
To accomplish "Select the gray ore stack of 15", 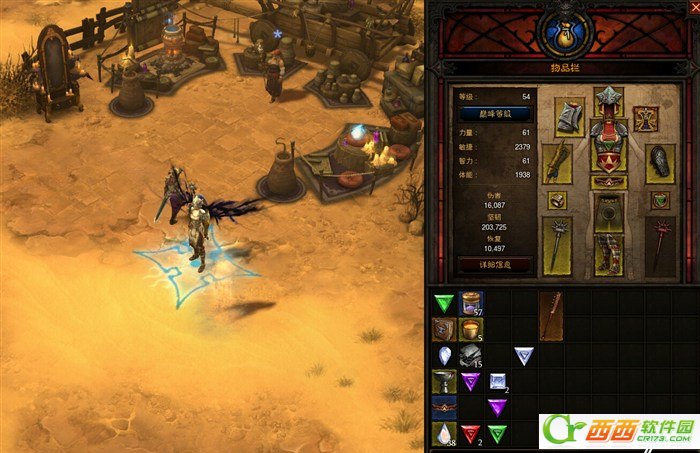I will click(471, 355).
